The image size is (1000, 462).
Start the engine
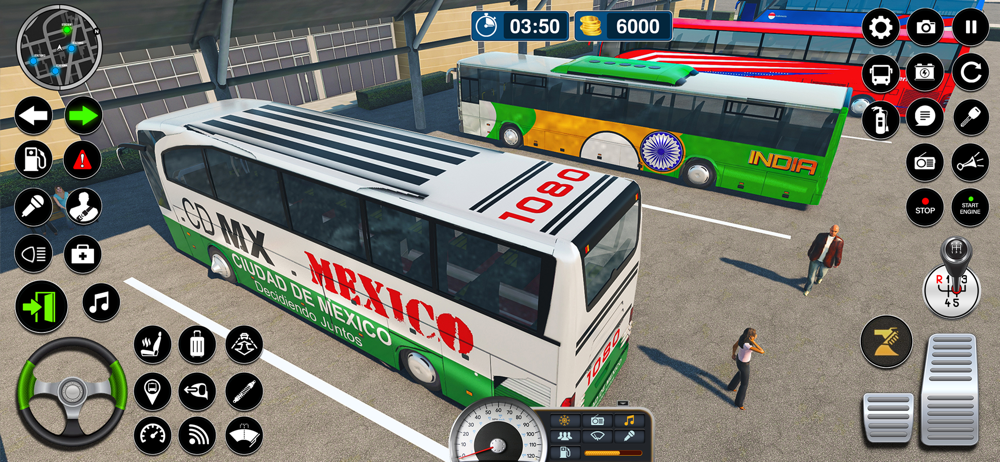(970, 207)
